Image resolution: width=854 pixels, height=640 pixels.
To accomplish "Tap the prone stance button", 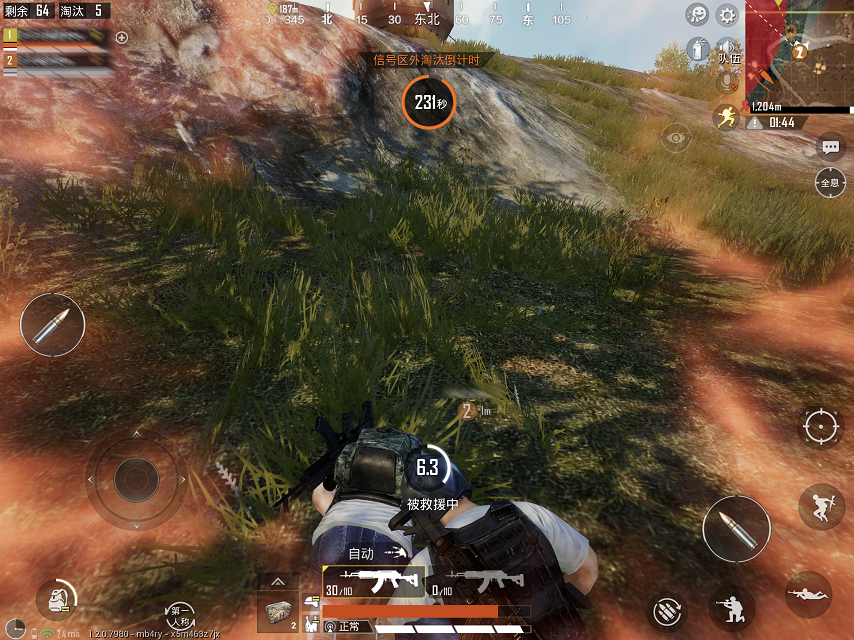I will [x=808, y=594].
